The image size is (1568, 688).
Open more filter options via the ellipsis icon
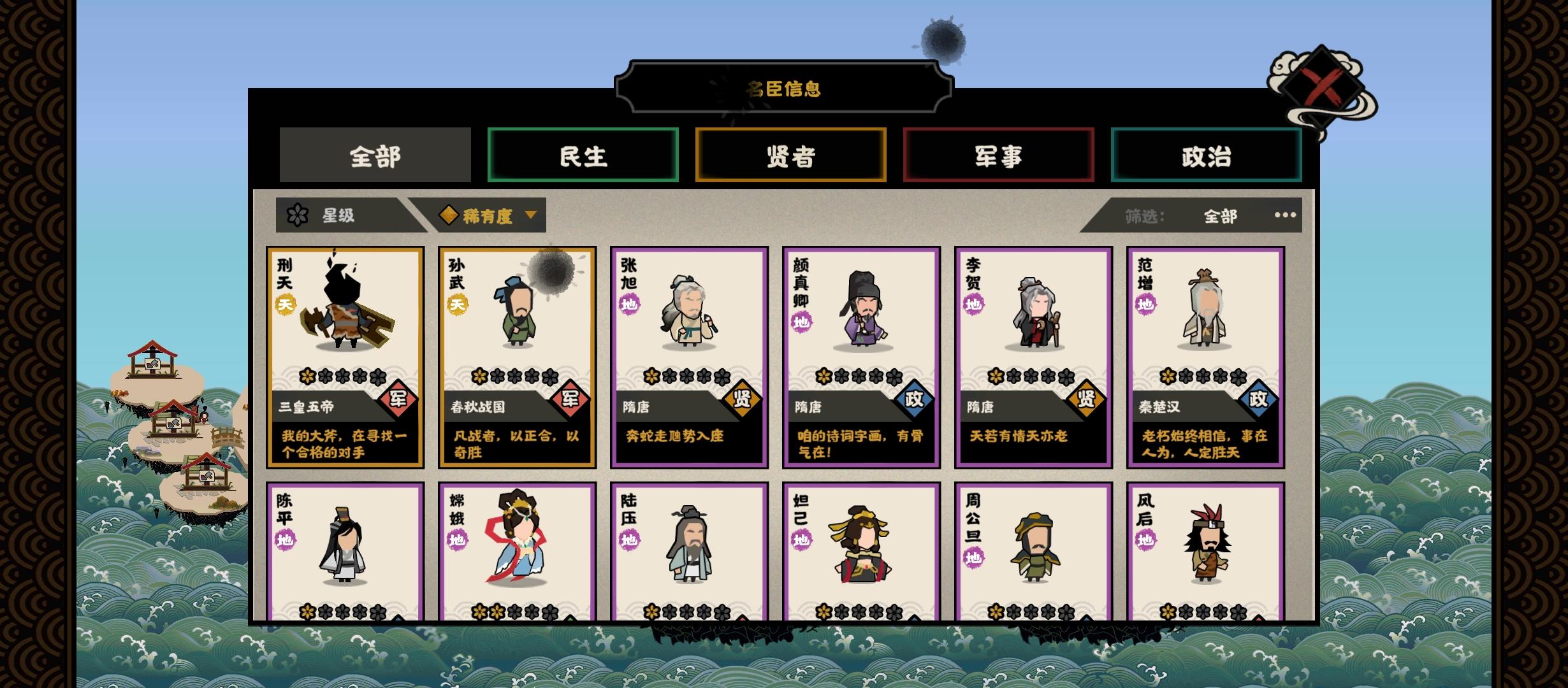click(1286, 215)
